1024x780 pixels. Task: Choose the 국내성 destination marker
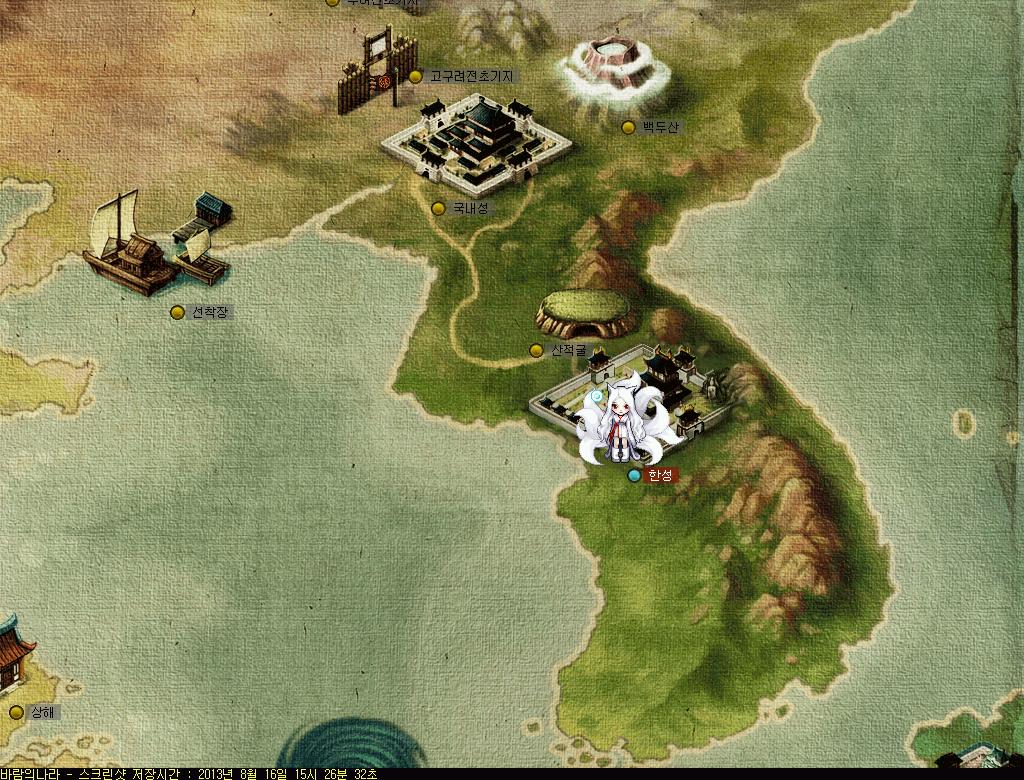click(438, 208)
